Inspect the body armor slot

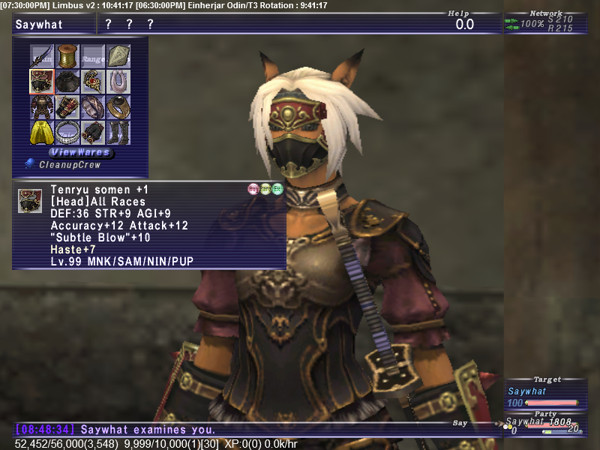(x=42, y=107)
